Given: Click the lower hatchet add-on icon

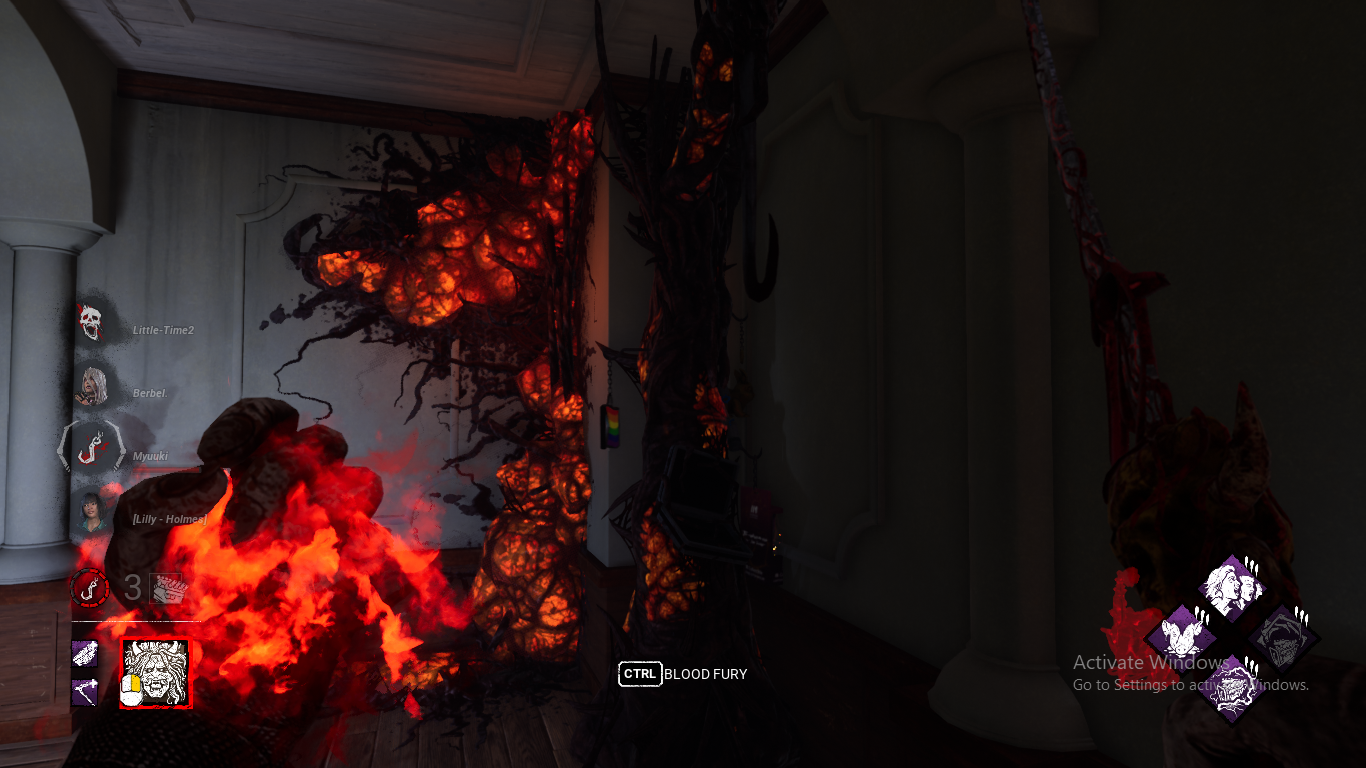Looking at the screenshot, I should (x=86, y=690).
